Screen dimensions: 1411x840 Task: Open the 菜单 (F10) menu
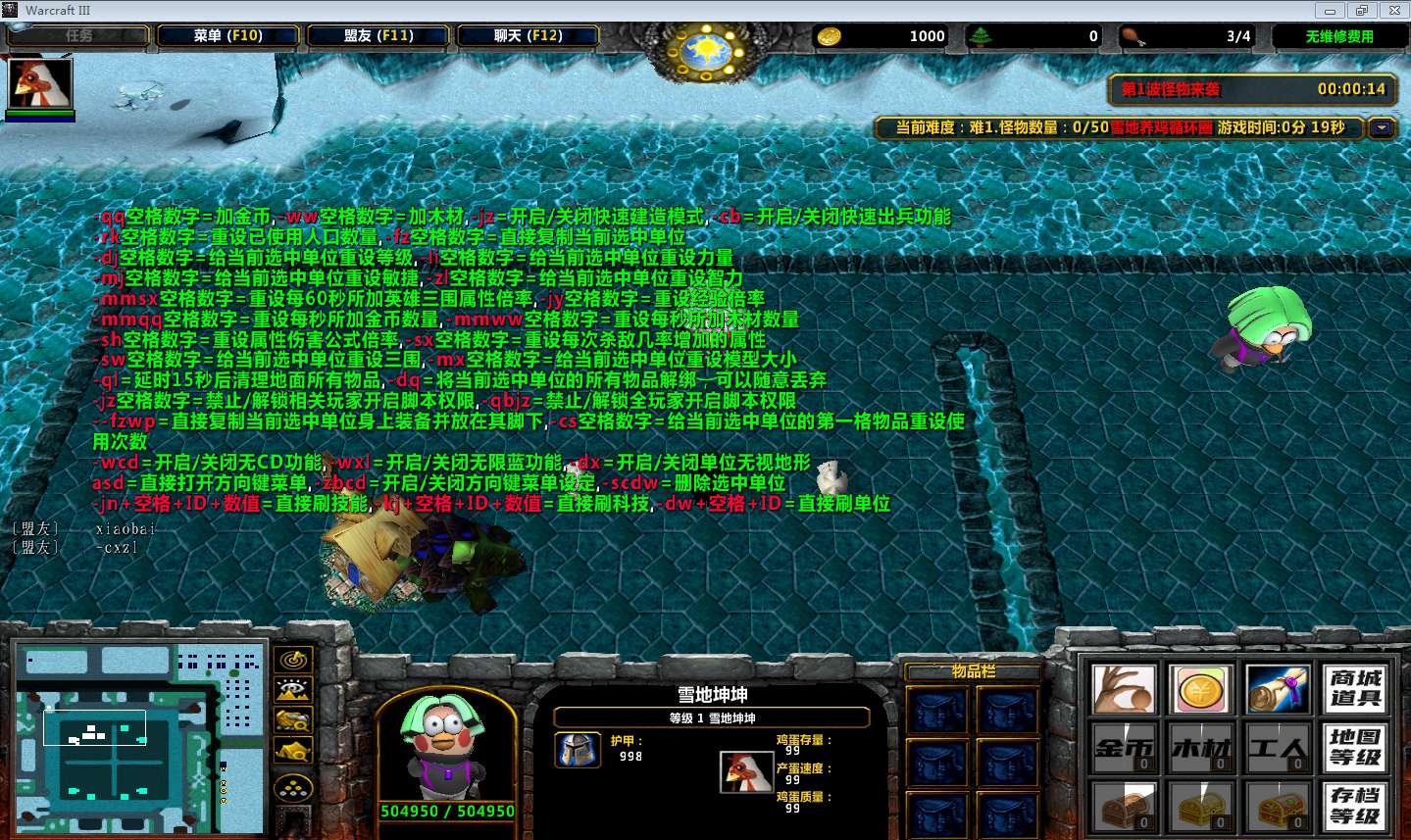click(x=228, y=36)
